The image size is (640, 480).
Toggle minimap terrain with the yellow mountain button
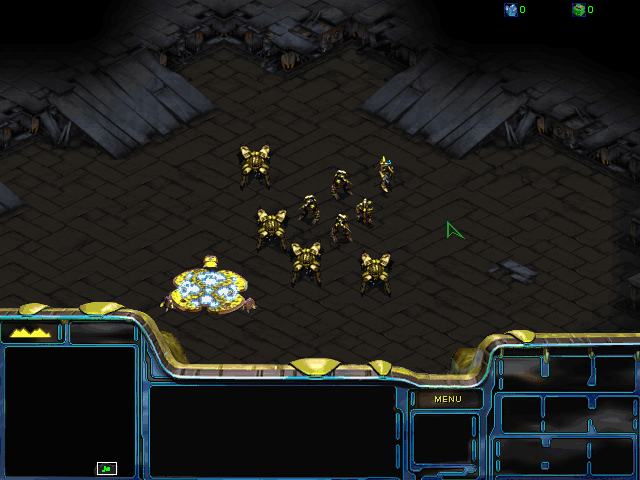tap(31, 332)
